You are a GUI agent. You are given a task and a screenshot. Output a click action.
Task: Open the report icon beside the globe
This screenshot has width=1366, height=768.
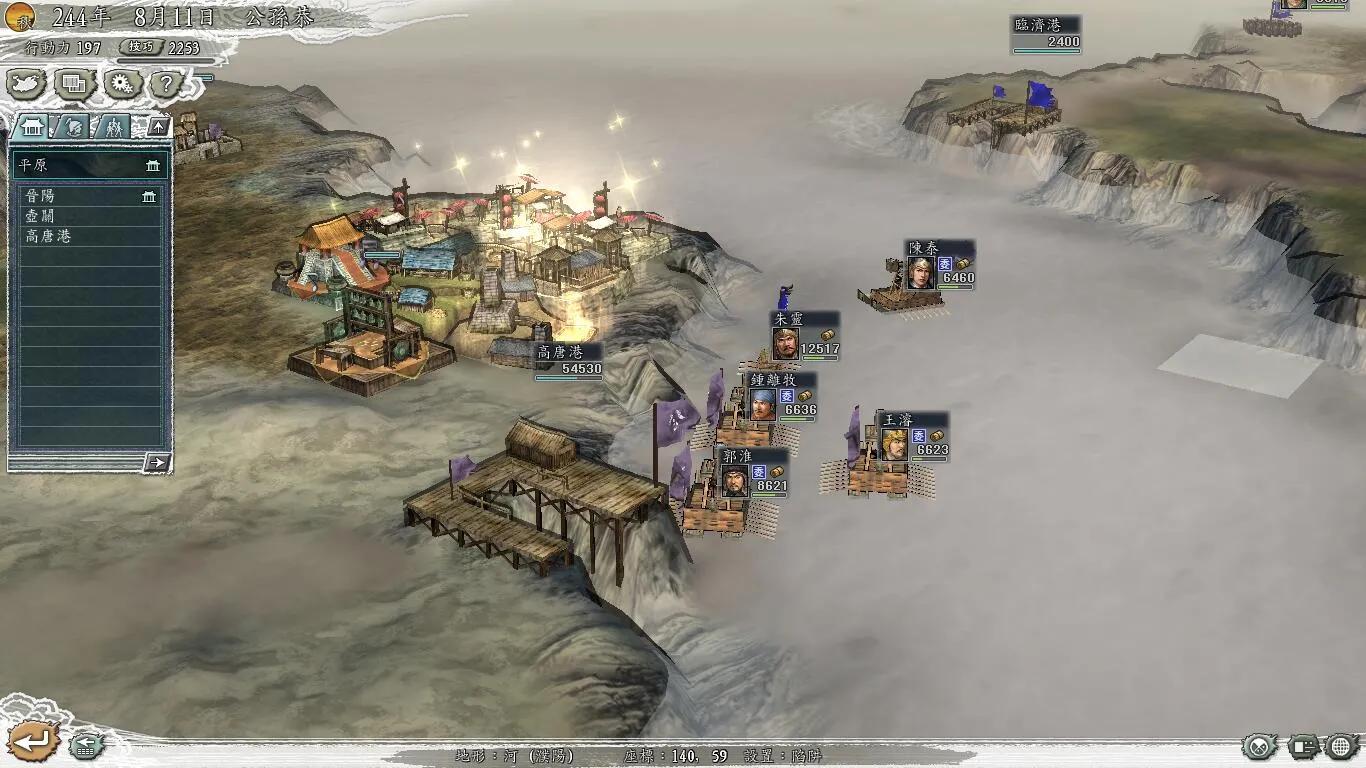tap(1304, 746)
